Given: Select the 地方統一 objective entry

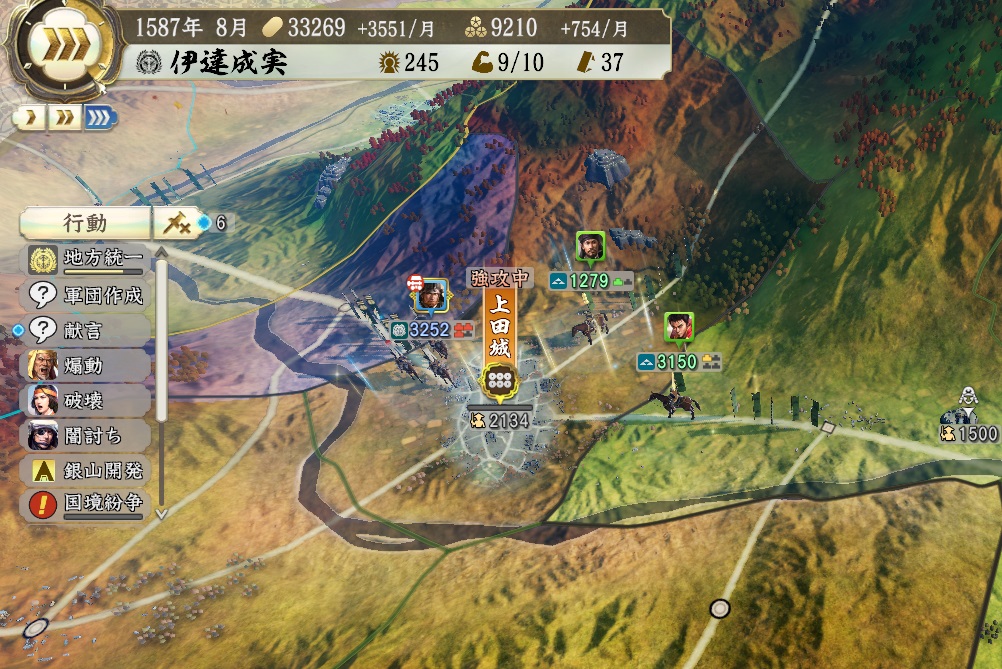Looking at the screenshot, I should click(x=88, y=259).
